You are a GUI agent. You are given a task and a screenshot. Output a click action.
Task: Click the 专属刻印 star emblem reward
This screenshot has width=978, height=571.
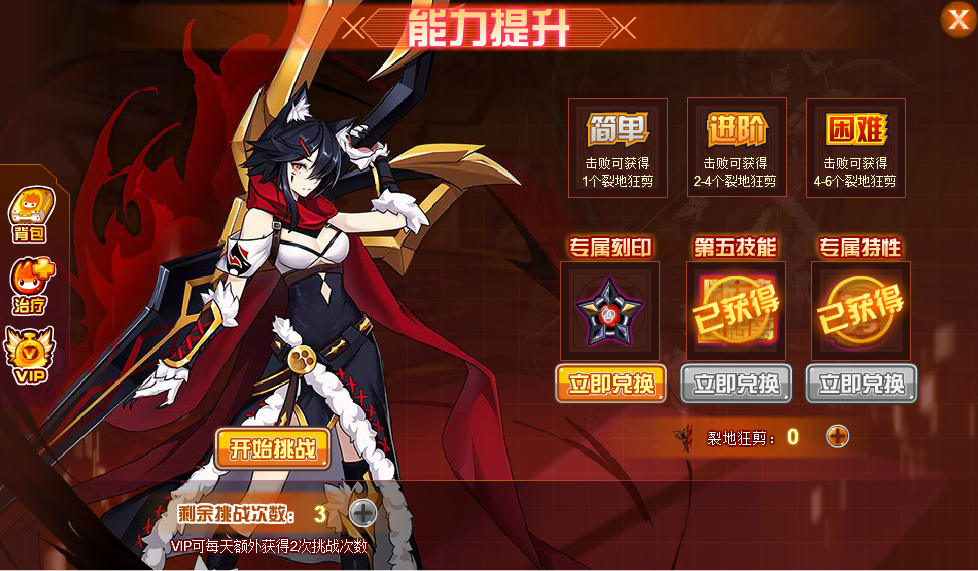coord(610,311)
